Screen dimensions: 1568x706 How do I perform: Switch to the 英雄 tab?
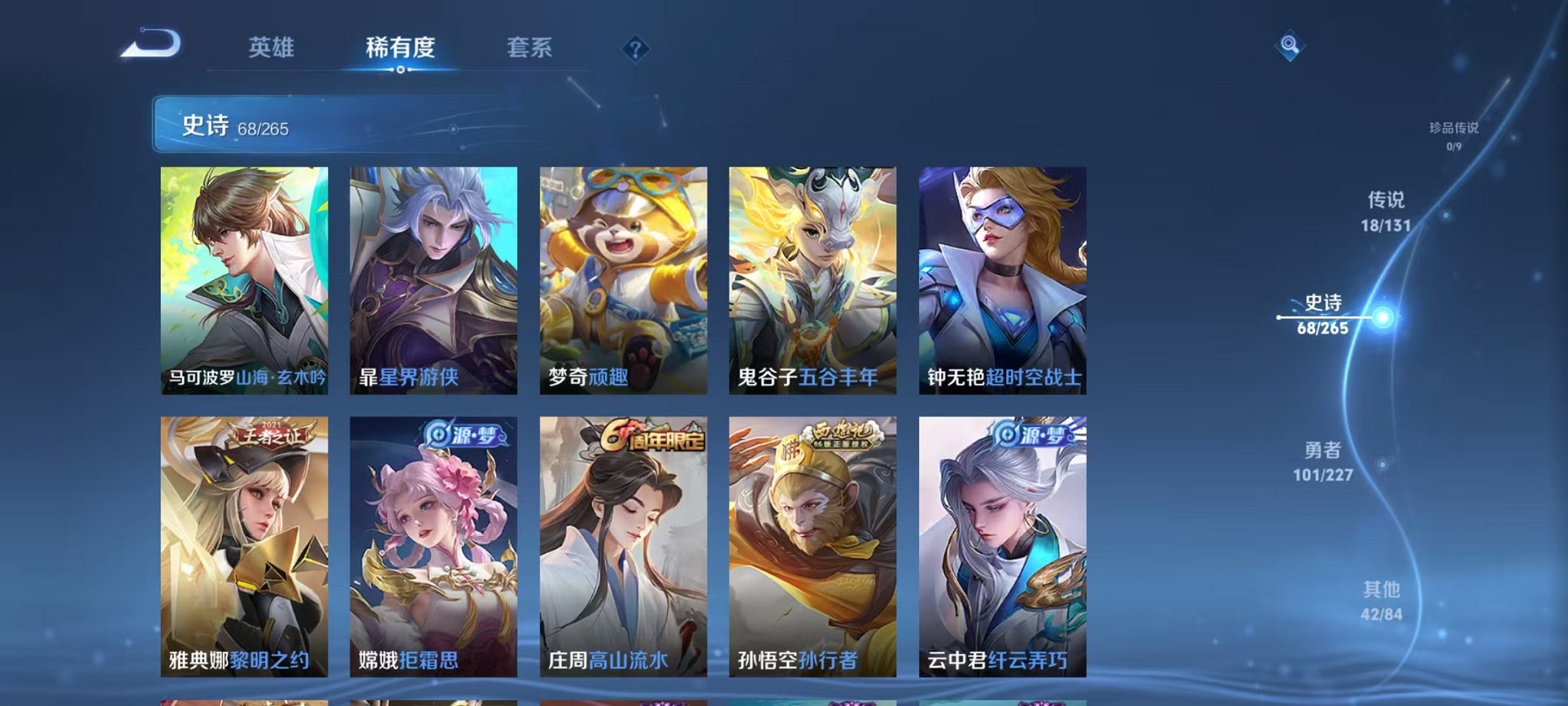point(272,46)
